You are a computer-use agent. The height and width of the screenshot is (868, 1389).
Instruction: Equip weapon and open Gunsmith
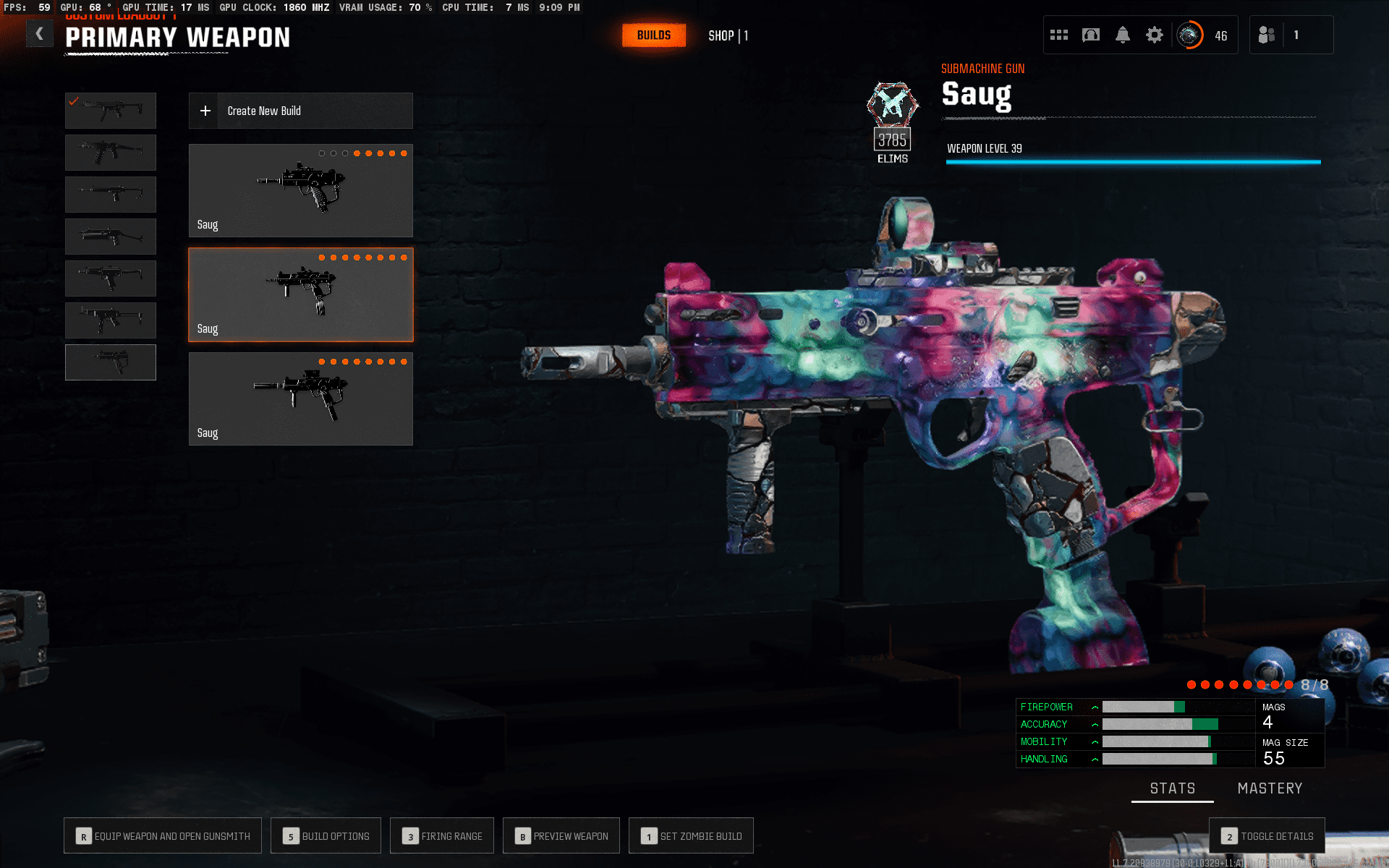(x=163, y=836)
